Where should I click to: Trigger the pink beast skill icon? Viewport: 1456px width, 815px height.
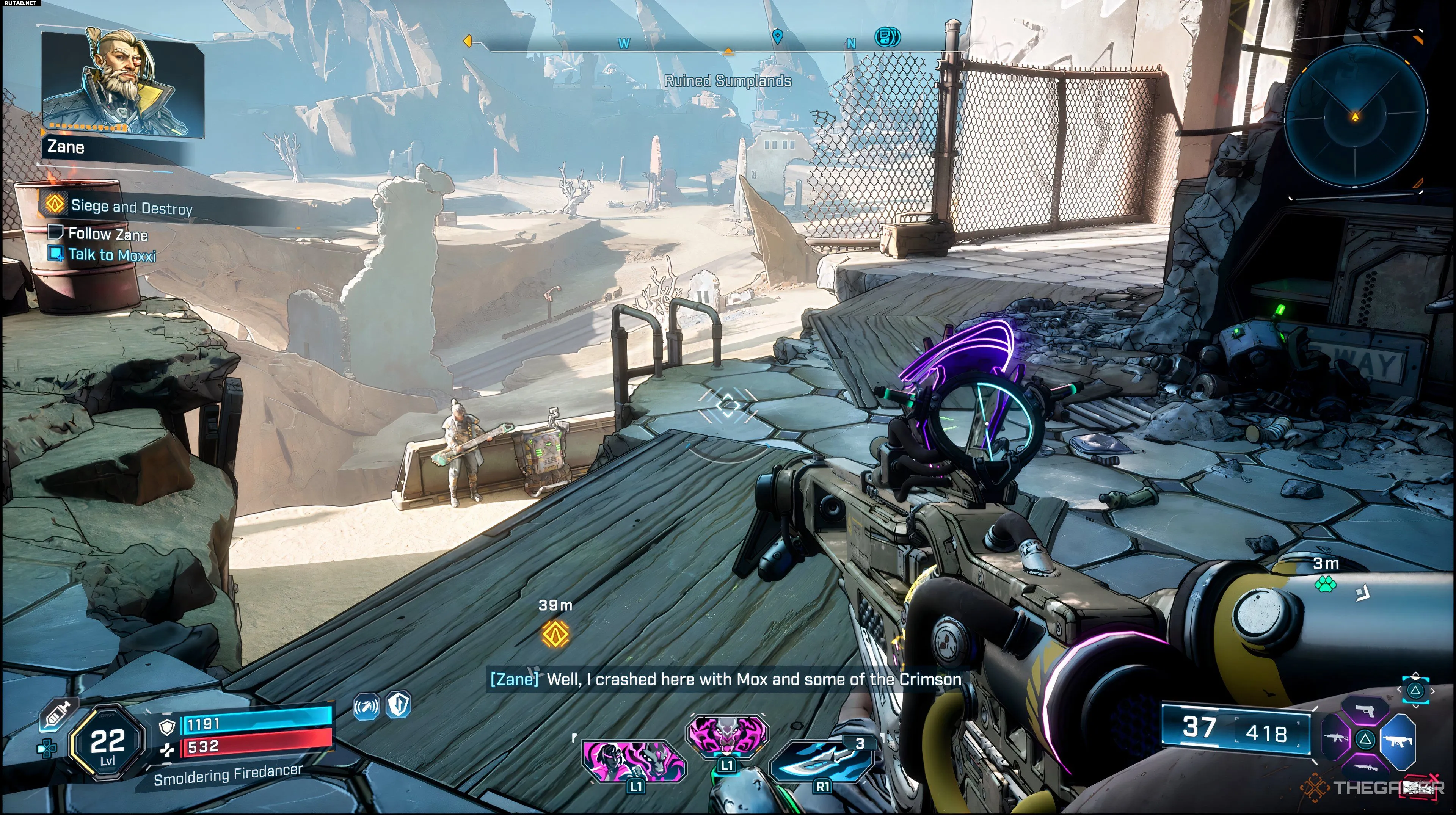[727, 733]
